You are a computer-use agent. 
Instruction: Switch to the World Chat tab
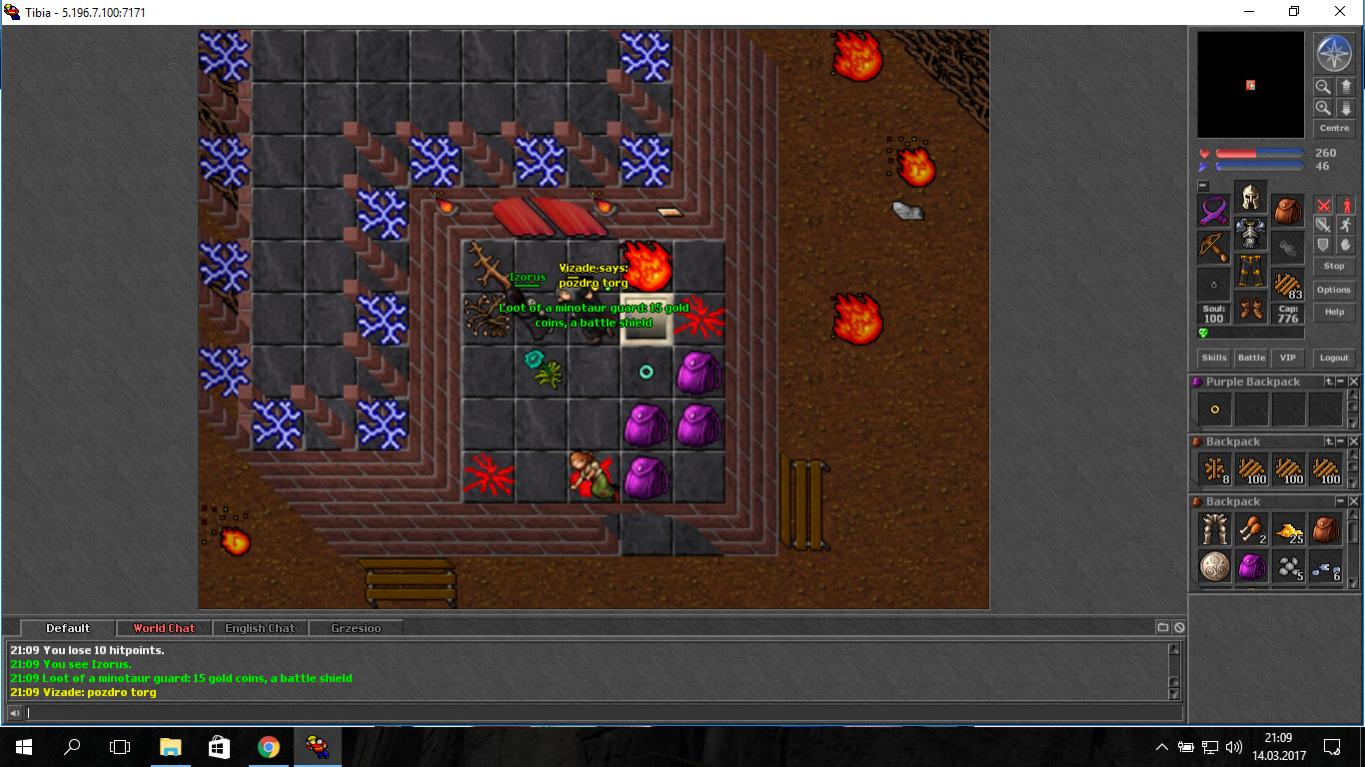[x=164, y=628]
